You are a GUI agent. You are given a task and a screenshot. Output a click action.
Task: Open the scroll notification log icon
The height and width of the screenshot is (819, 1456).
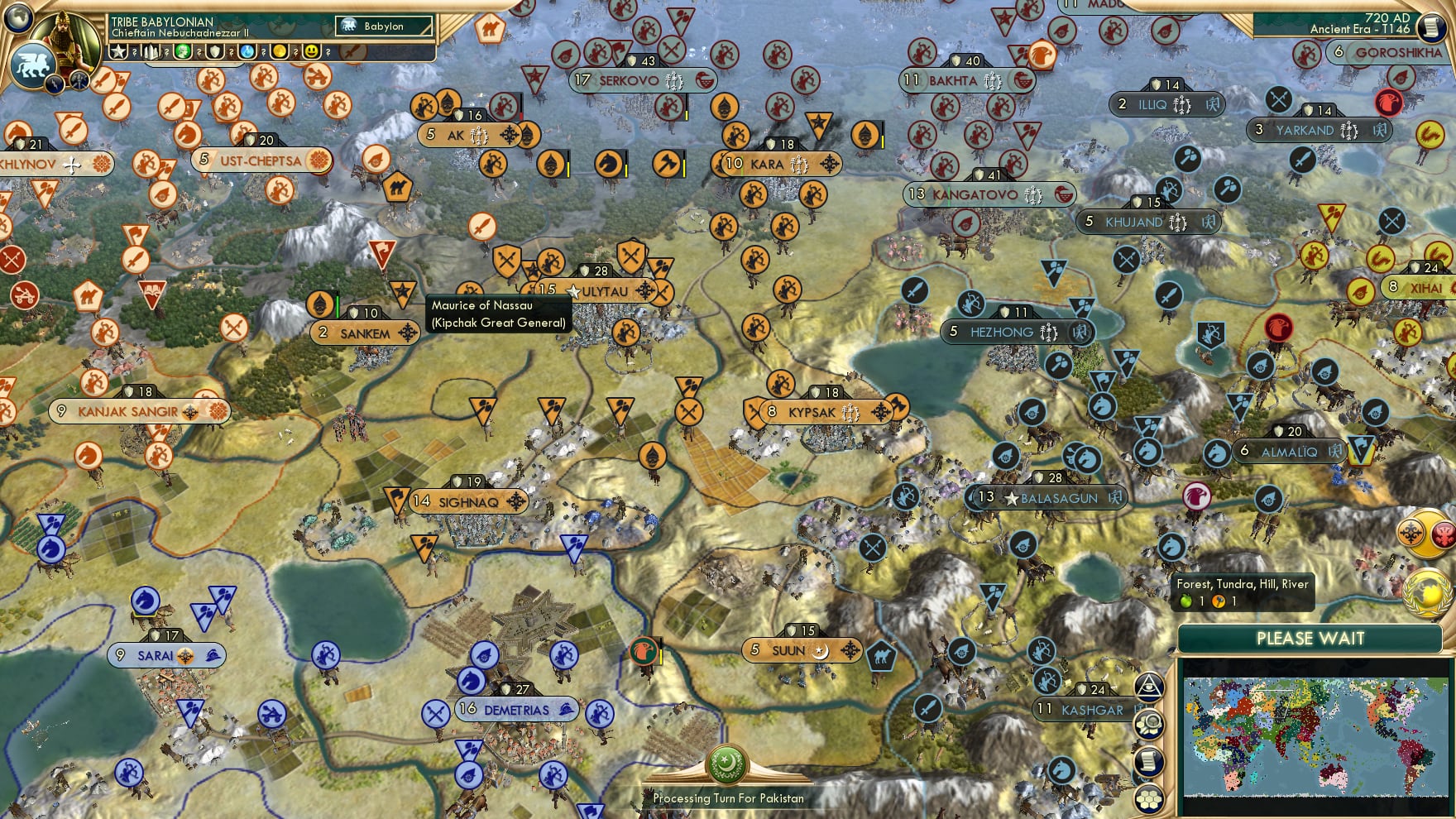[1149, 761]
